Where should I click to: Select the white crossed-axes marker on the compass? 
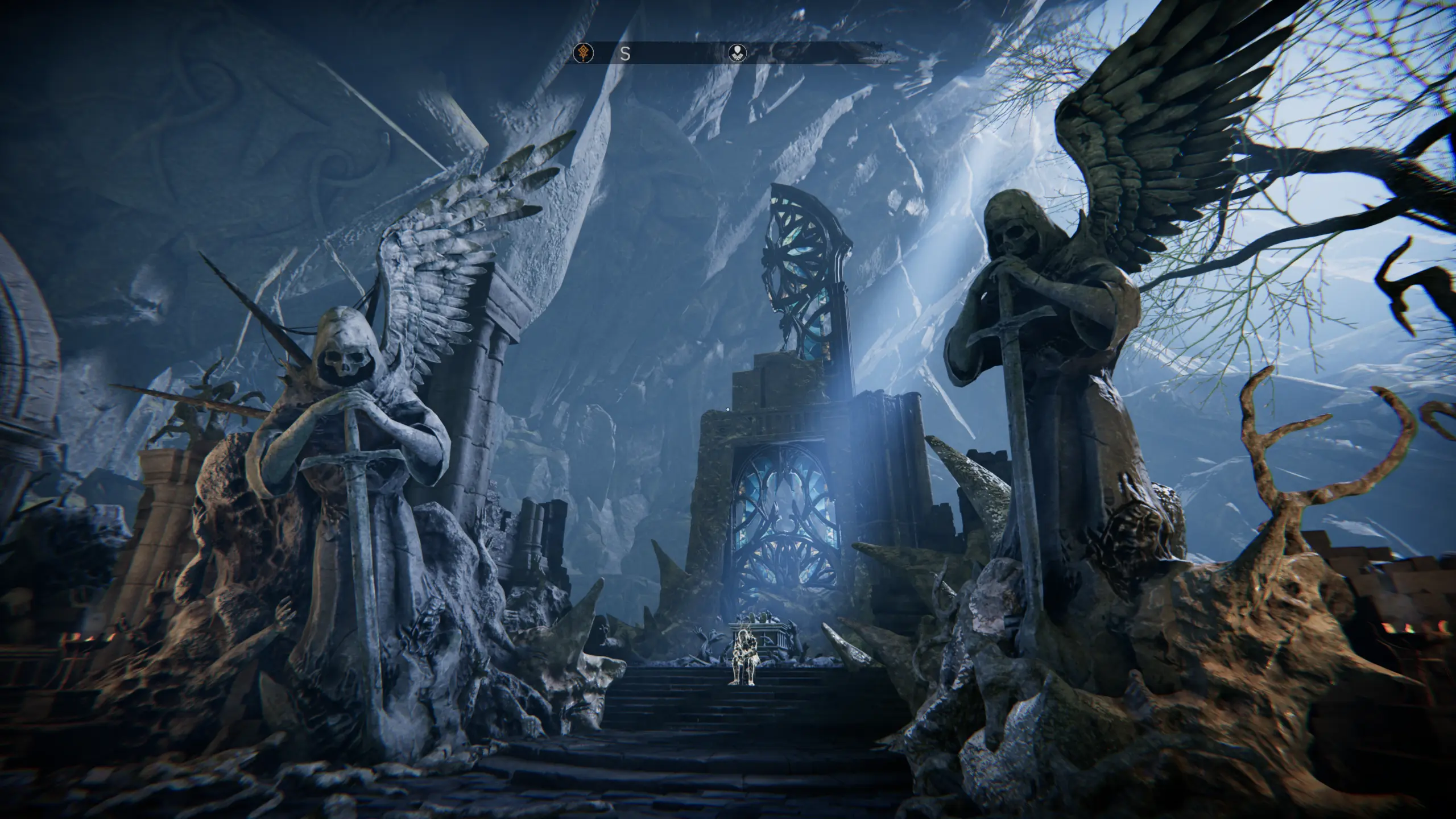point(737,53)
